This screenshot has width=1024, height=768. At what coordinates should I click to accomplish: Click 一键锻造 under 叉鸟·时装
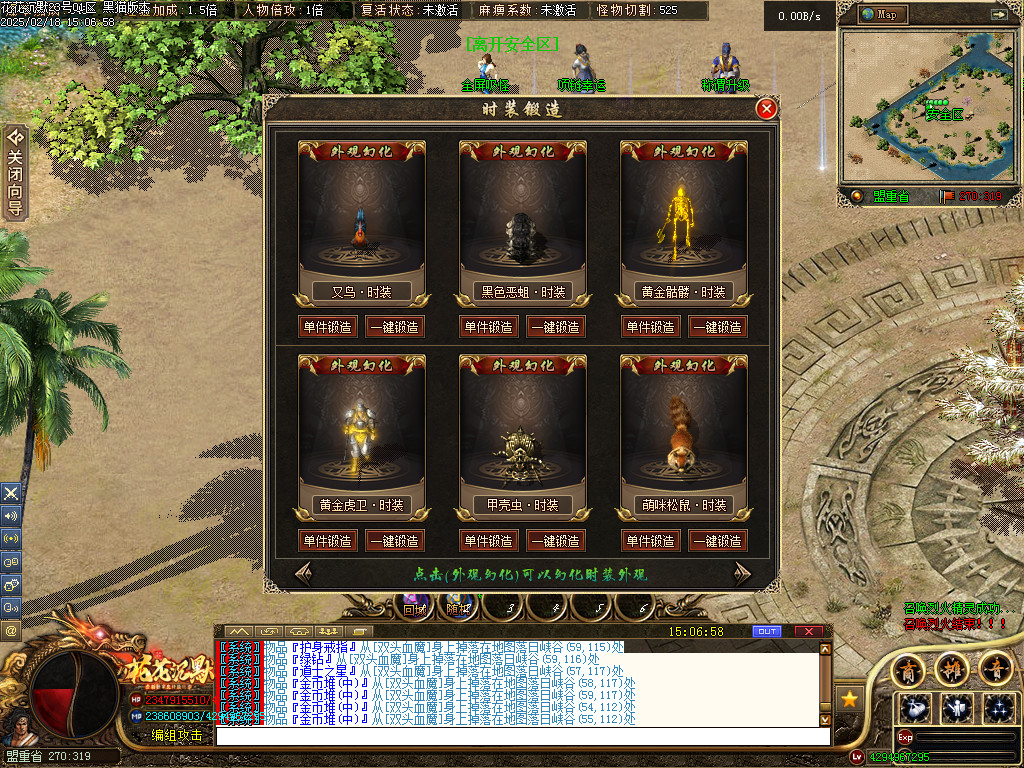click(394, 327)
